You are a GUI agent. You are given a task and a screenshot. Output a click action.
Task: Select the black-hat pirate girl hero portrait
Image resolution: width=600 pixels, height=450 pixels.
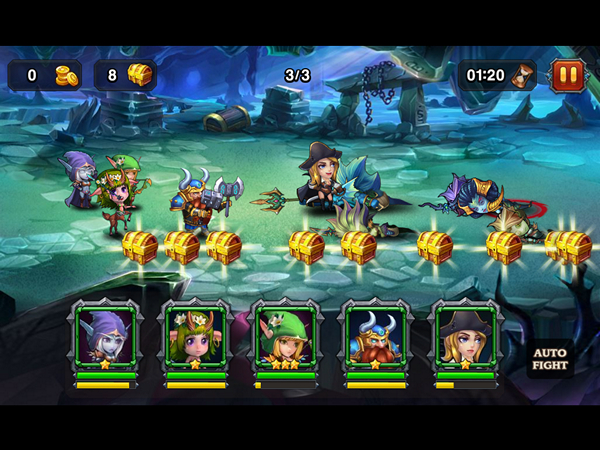coord(465,337)
